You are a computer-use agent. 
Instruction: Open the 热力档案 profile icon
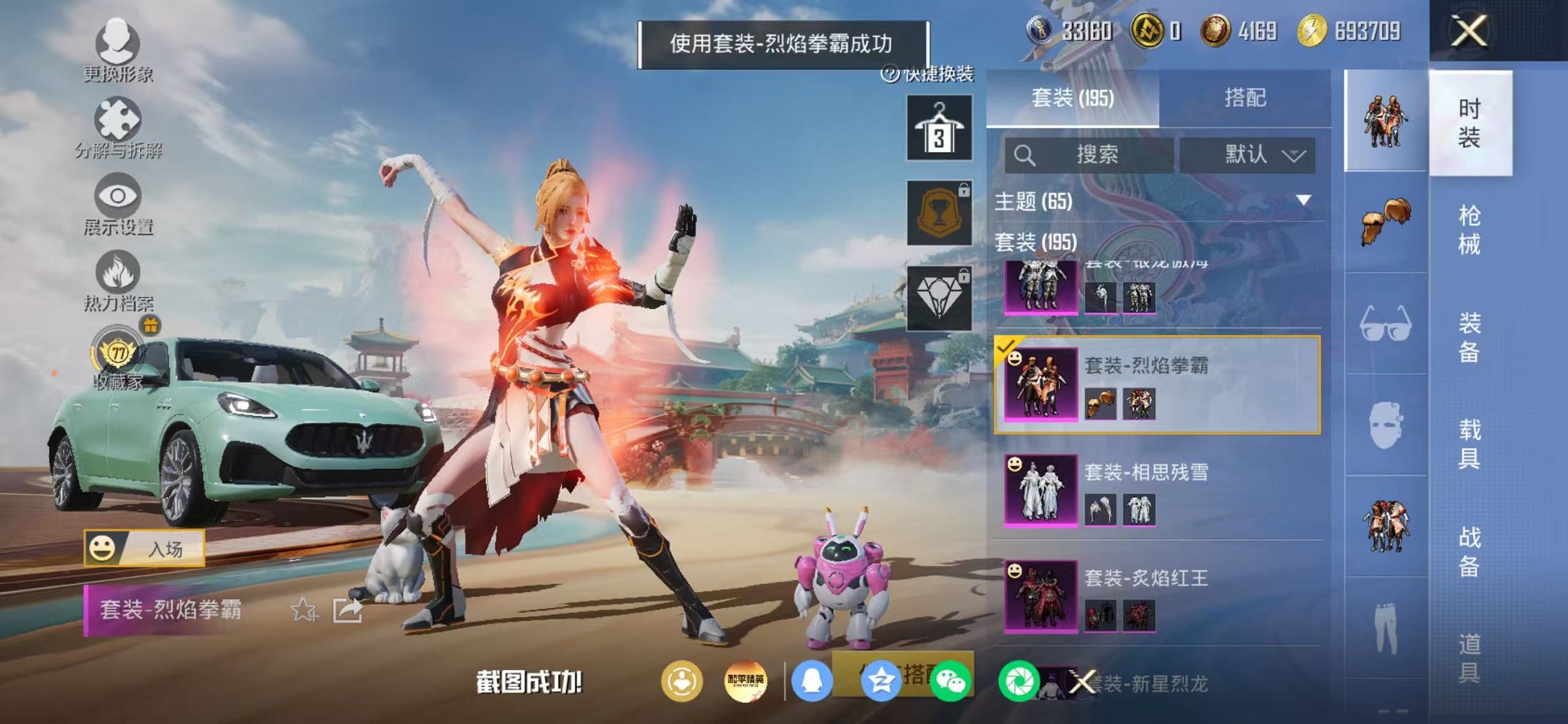(117, 270)
